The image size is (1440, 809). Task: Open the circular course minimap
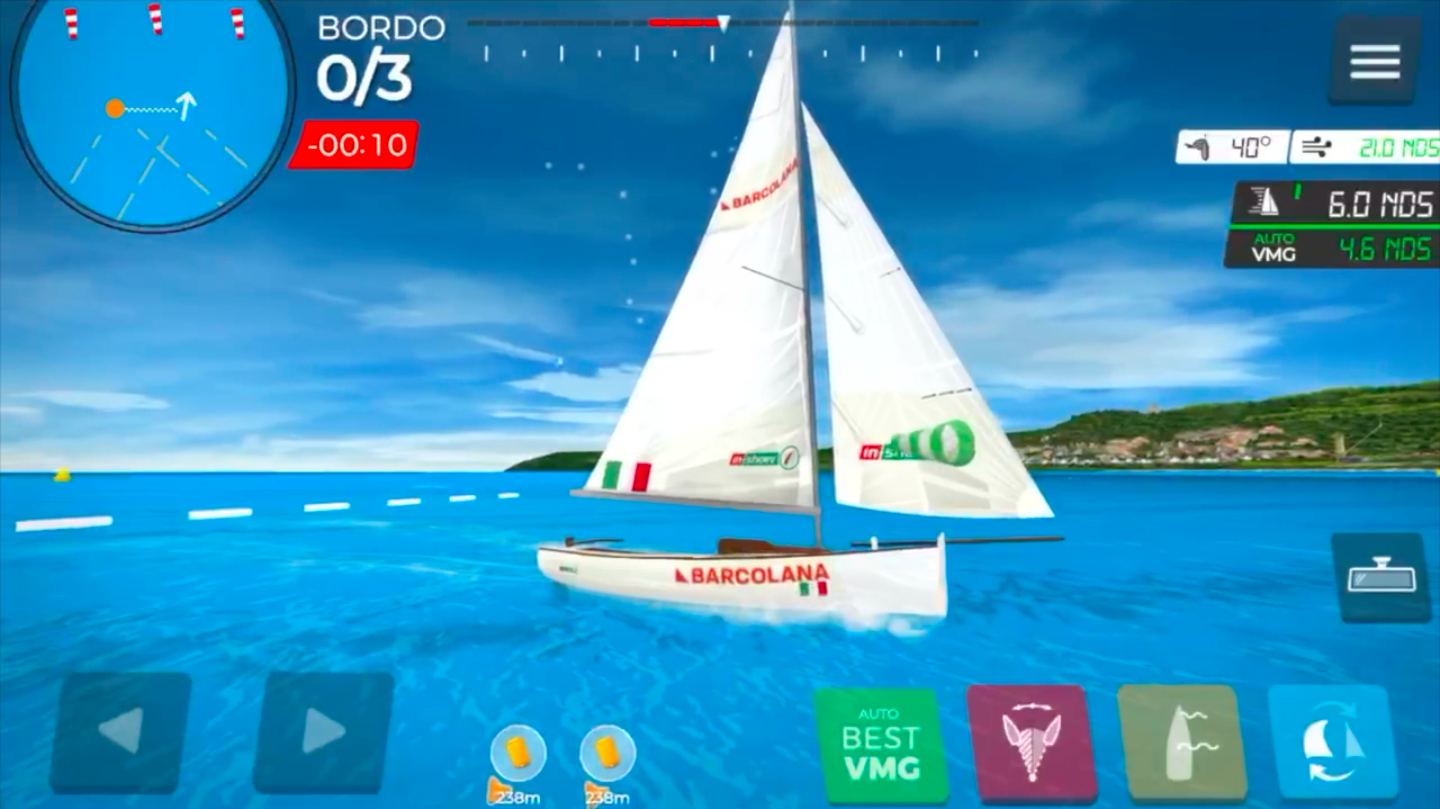point(152,112)
